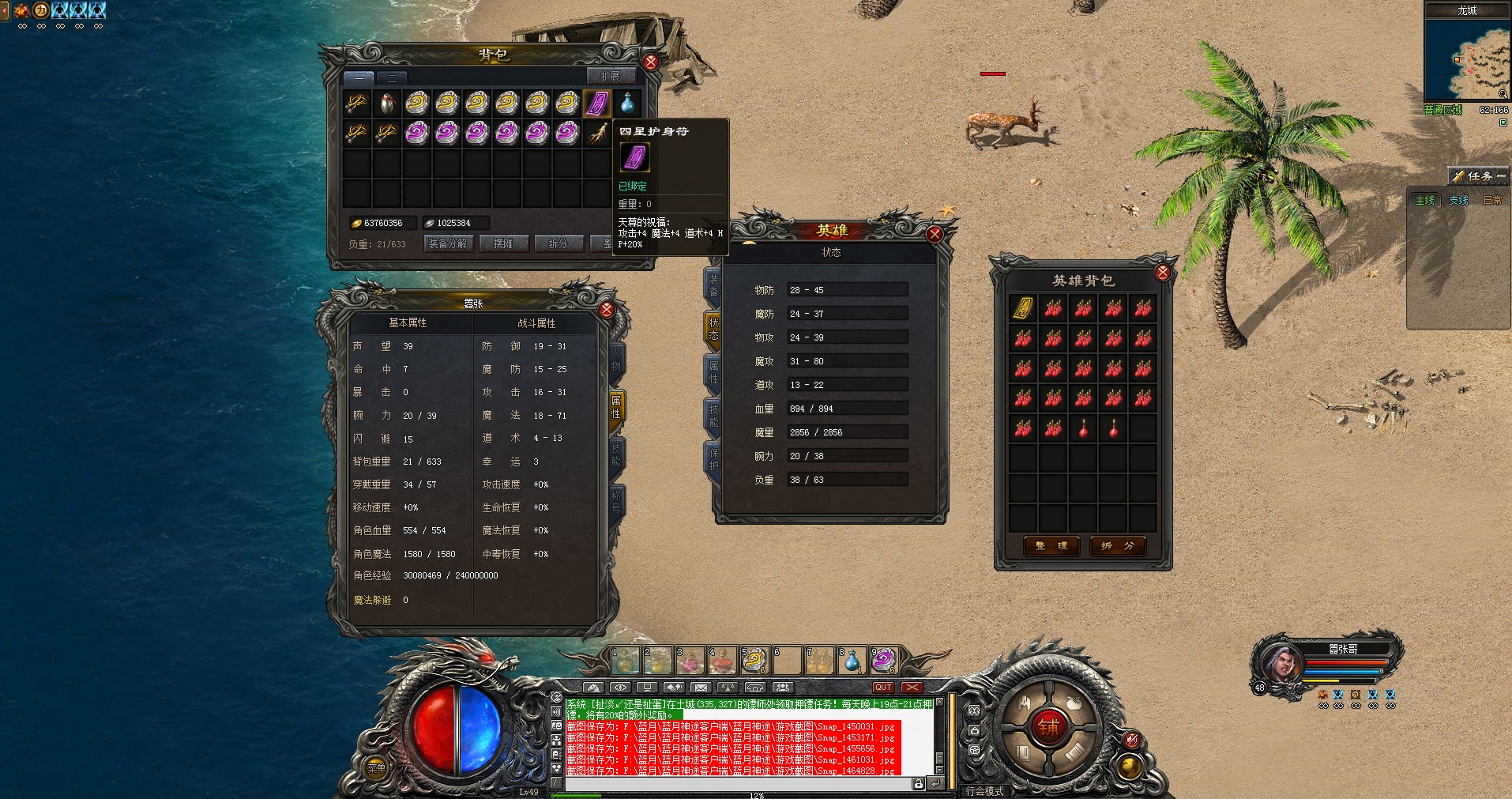Switch quest tracker to 支线 side quests

point(1458,201)
